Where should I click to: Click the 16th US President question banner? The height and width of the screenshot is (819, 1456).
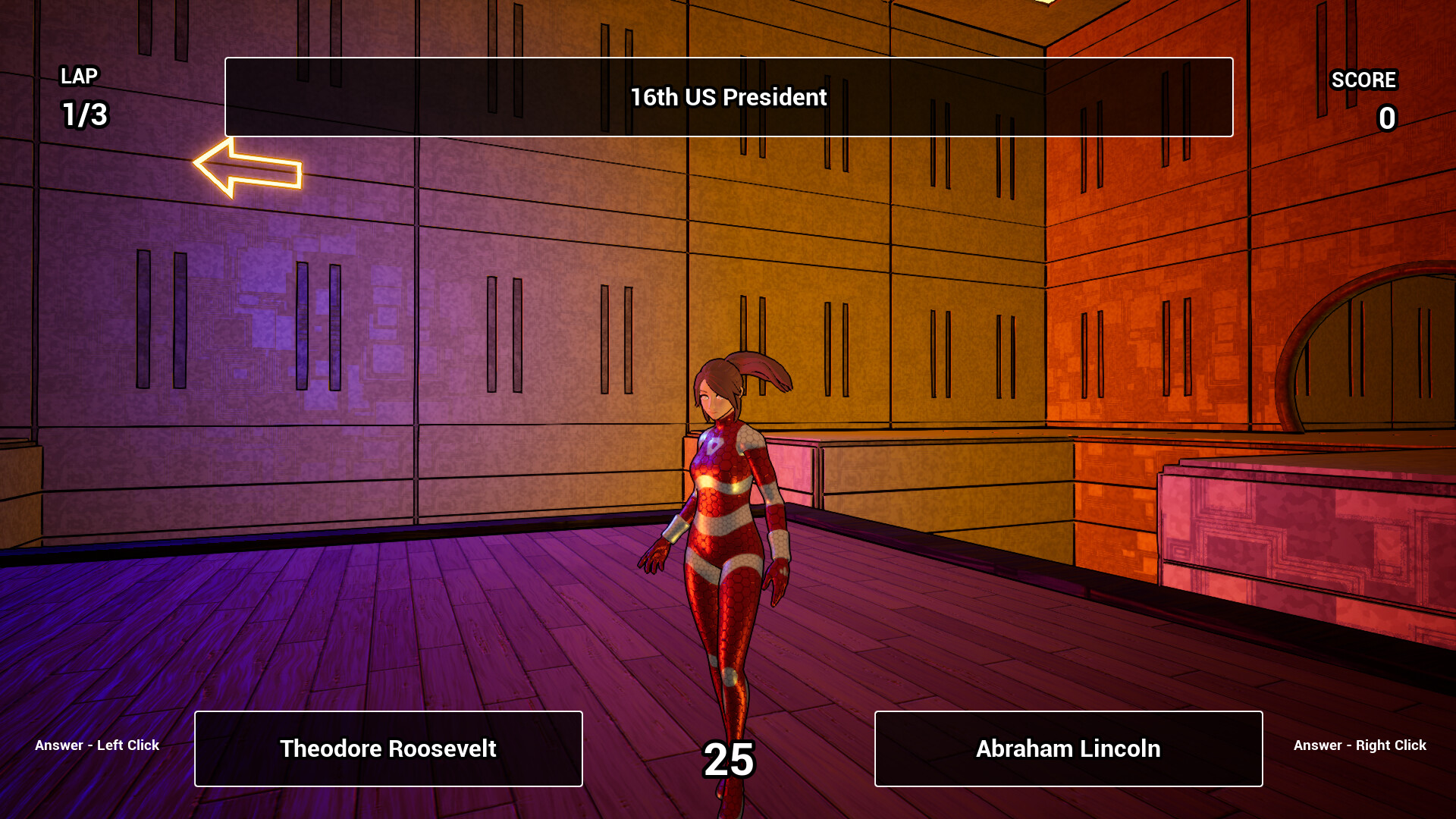(x=728, y=97)
